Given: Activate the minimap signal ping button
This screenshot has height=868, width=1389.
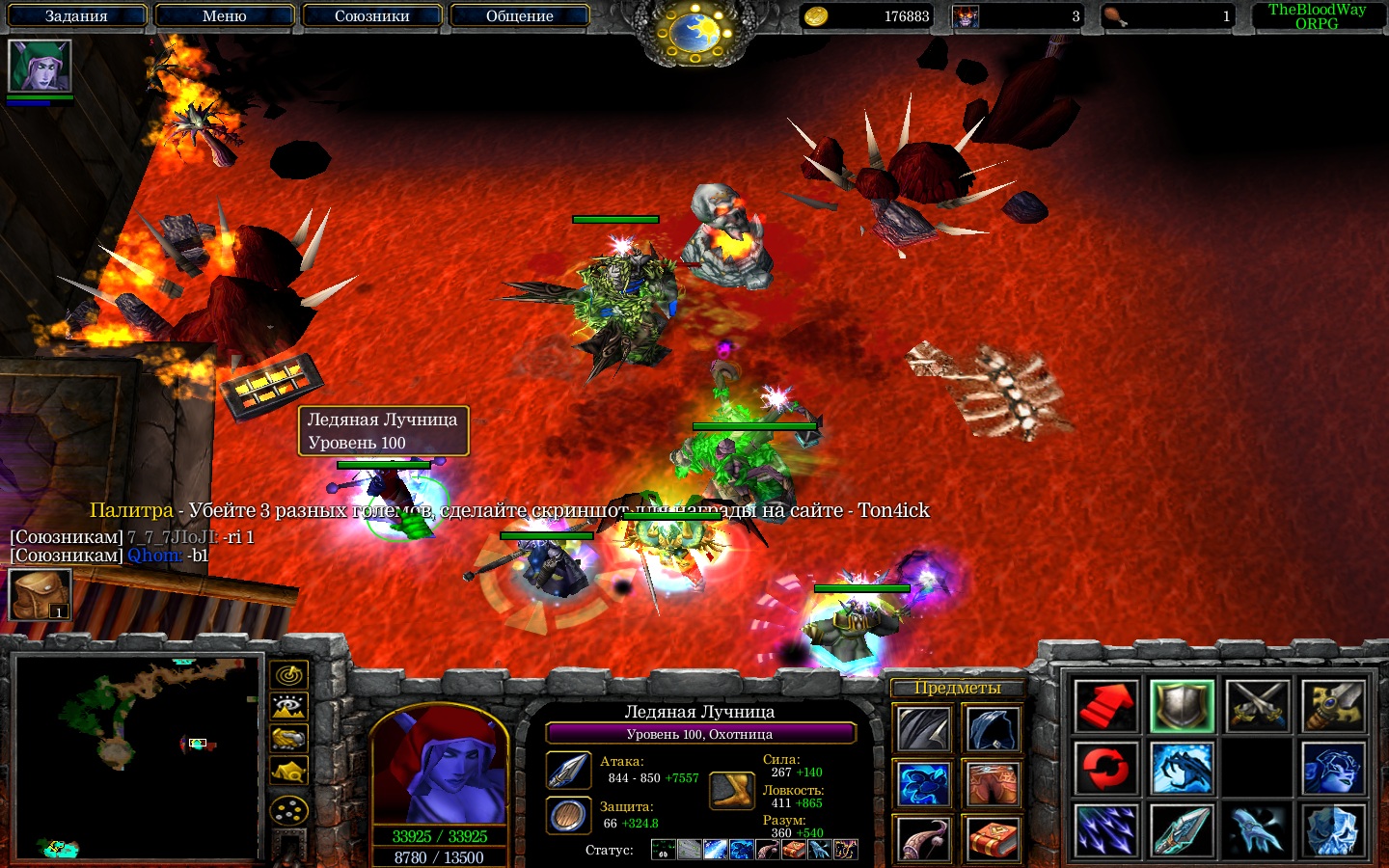Looking at the screenshot, I should [288, 675].
